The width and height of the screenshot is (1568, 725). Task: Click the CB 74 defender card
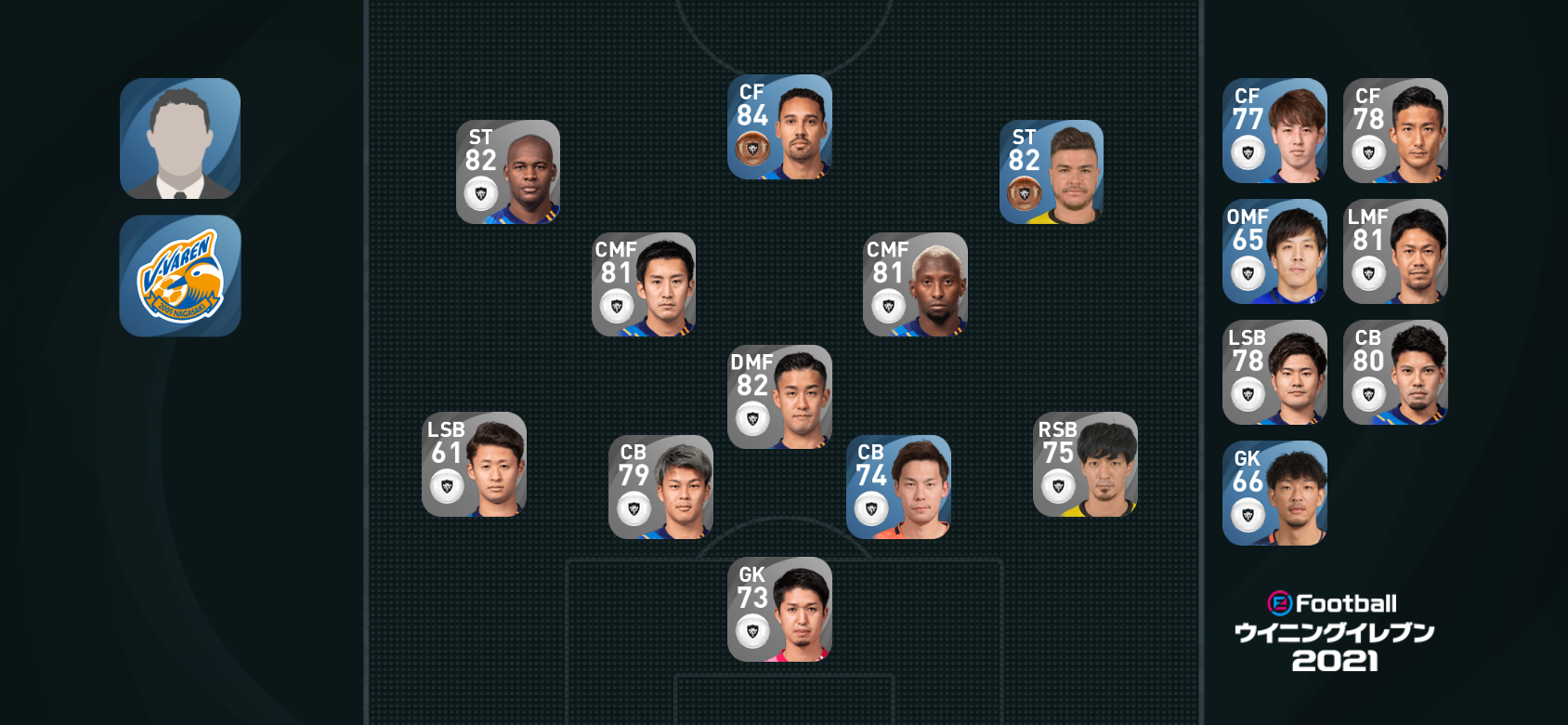click(x=898, y=487)
